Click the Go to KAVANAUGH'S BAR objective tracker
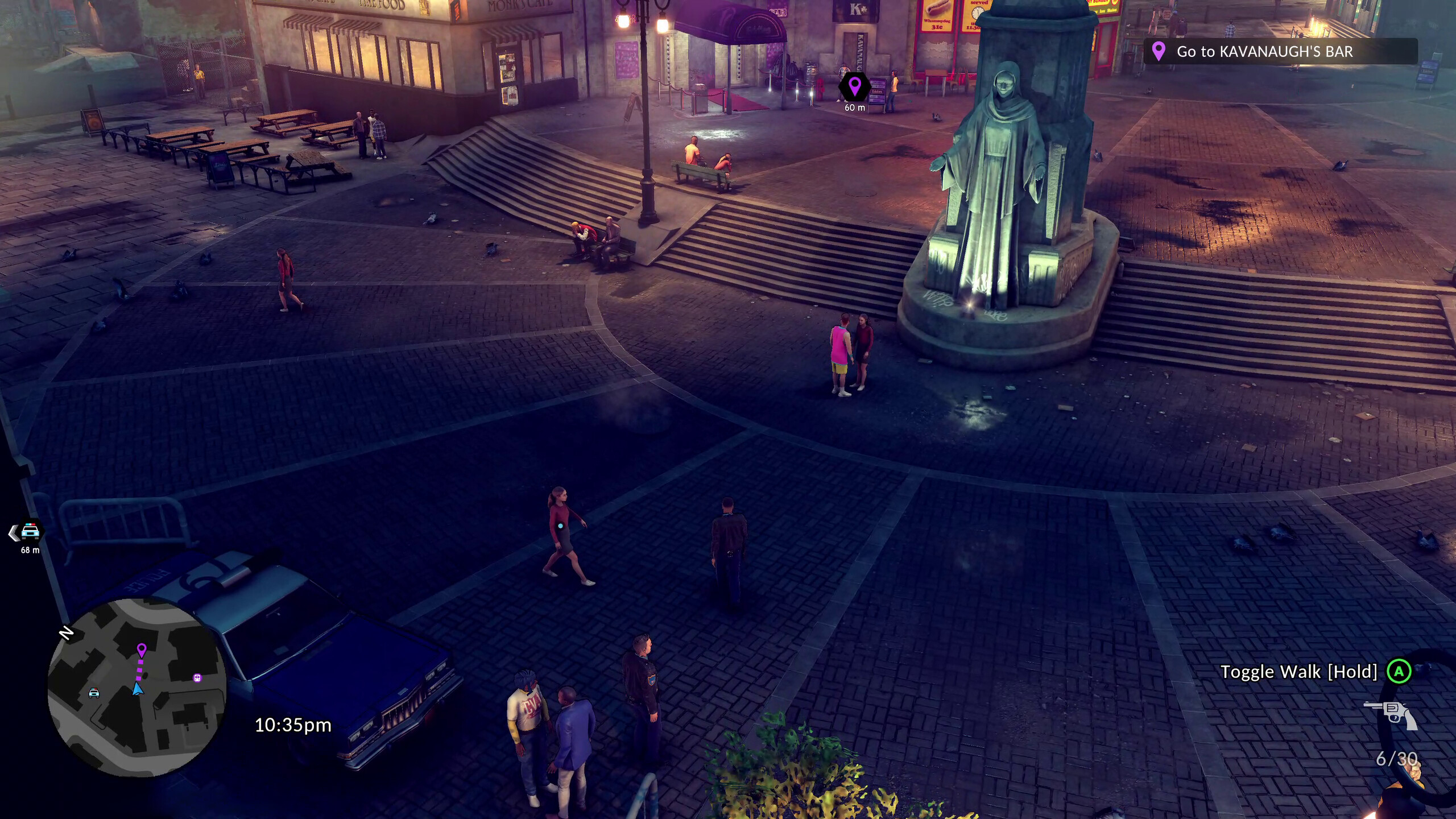This screenshot has height=819, width=1456. 1280,52
